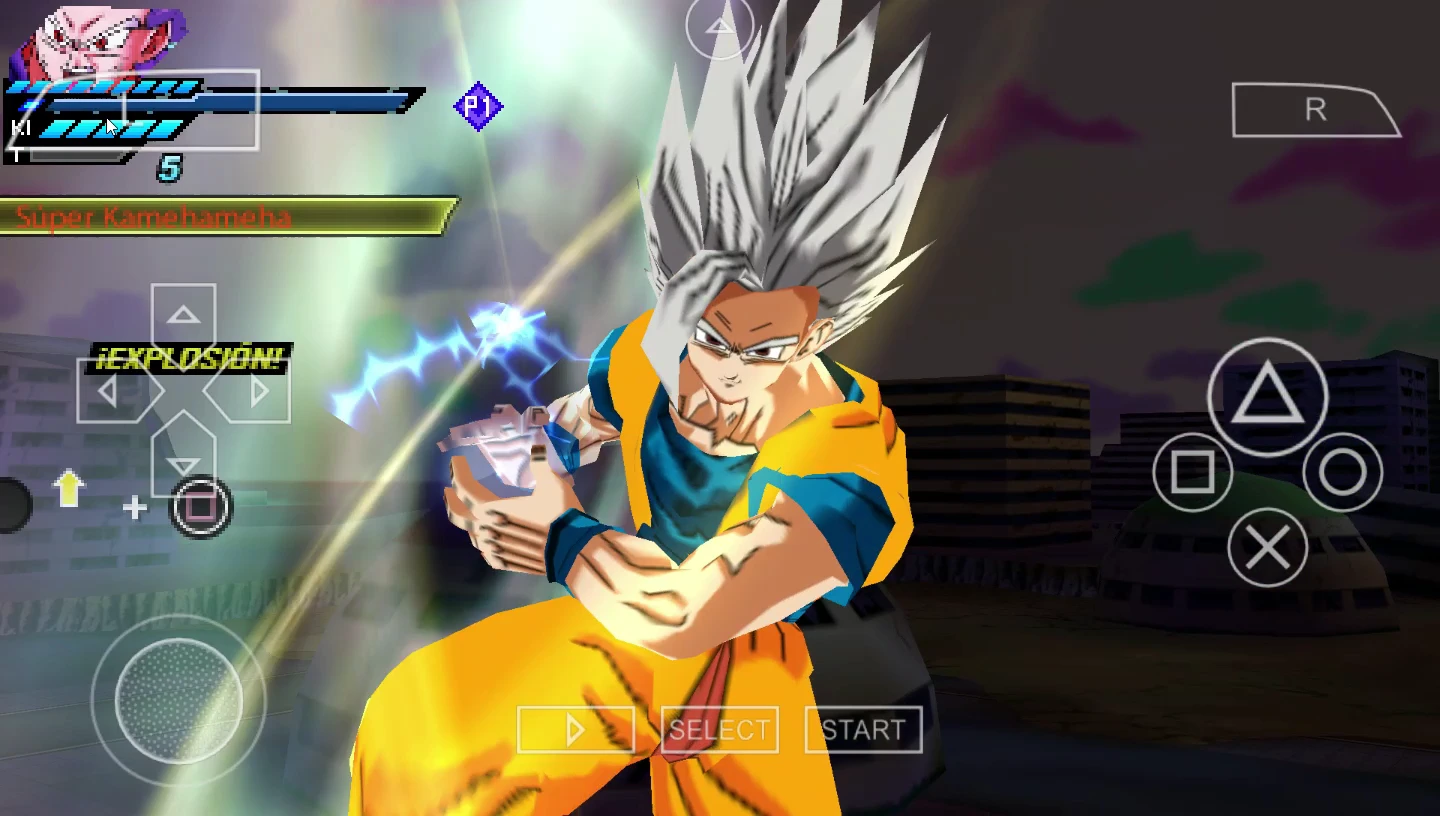Image resolution: width=1440 pixels, height=816 pixels.
Task: Tap the D-pad right arrow
Action: tap(256, 391)
